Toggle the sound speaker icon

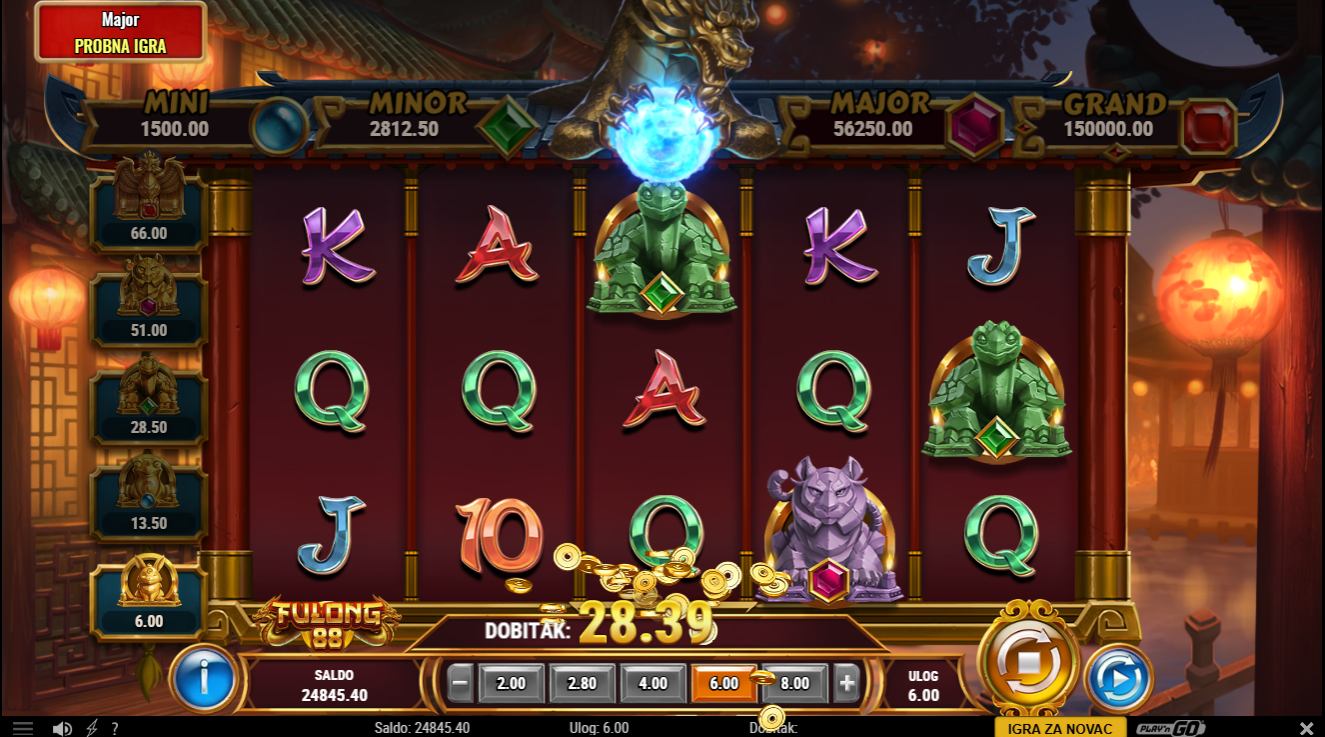[x=62, y=728]
